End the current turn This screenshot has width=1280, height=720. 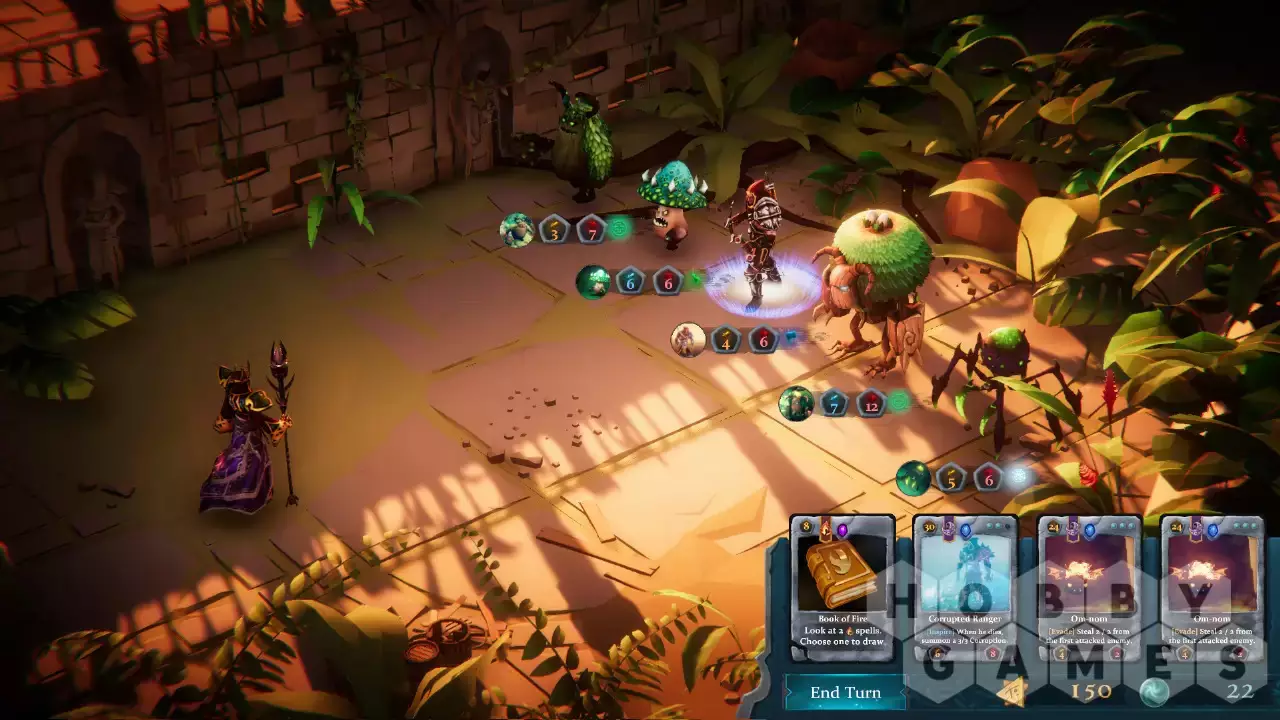click(845, 692)
